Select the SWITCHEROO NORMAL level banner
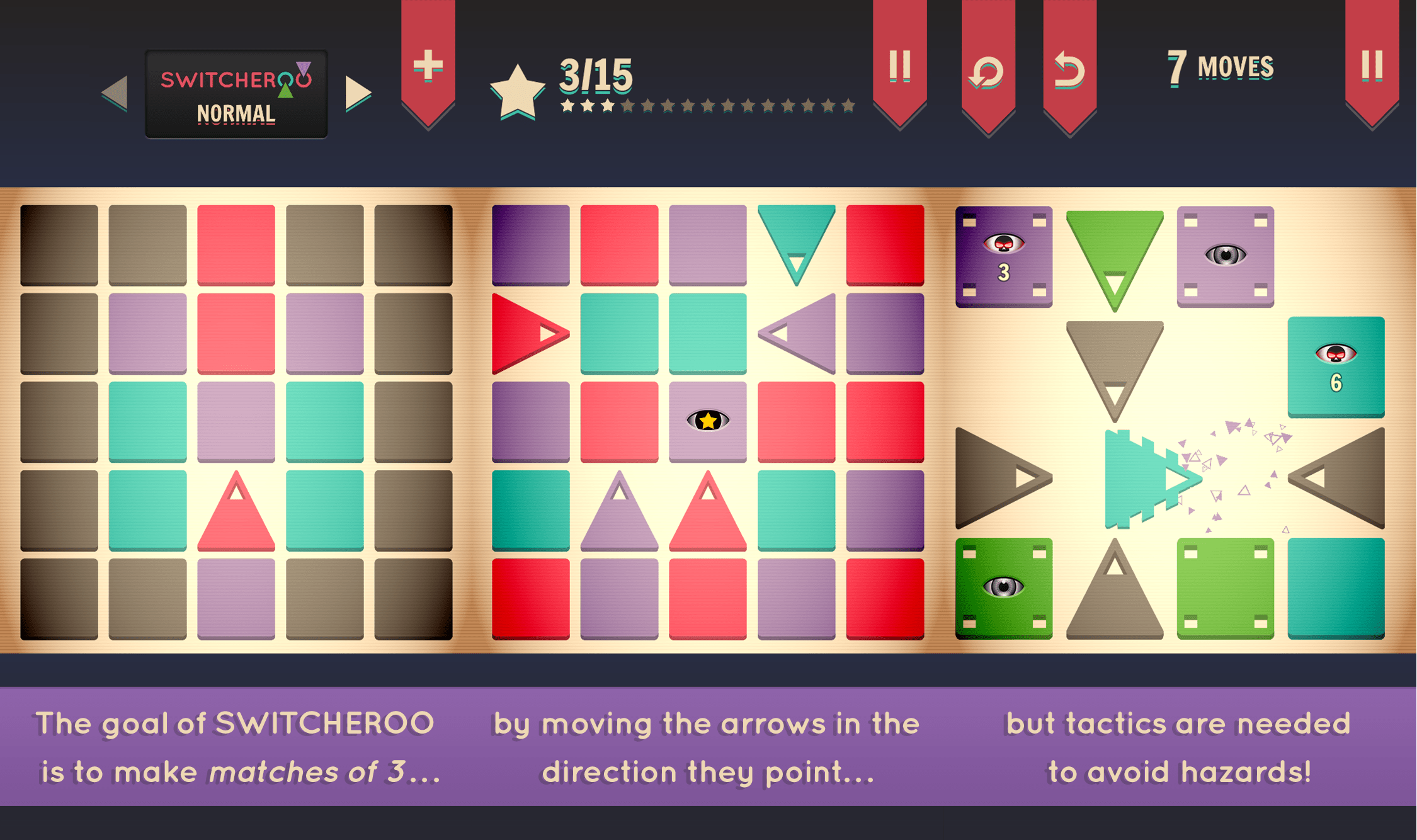The image size is (1417, 840). (x=236, y=93)
